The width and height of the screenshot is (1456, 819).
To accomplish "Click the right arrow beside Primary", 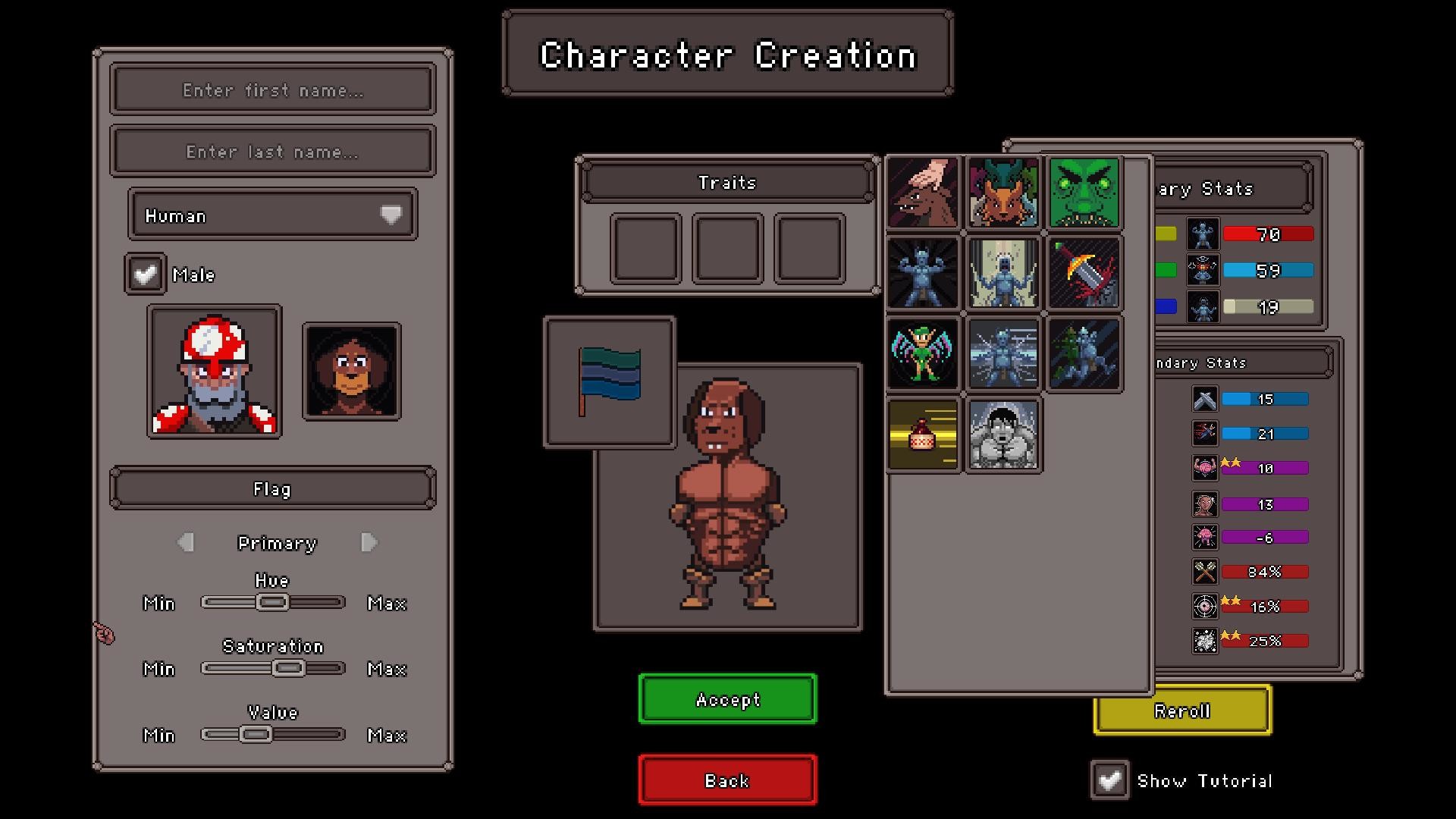I will (369, 543).
